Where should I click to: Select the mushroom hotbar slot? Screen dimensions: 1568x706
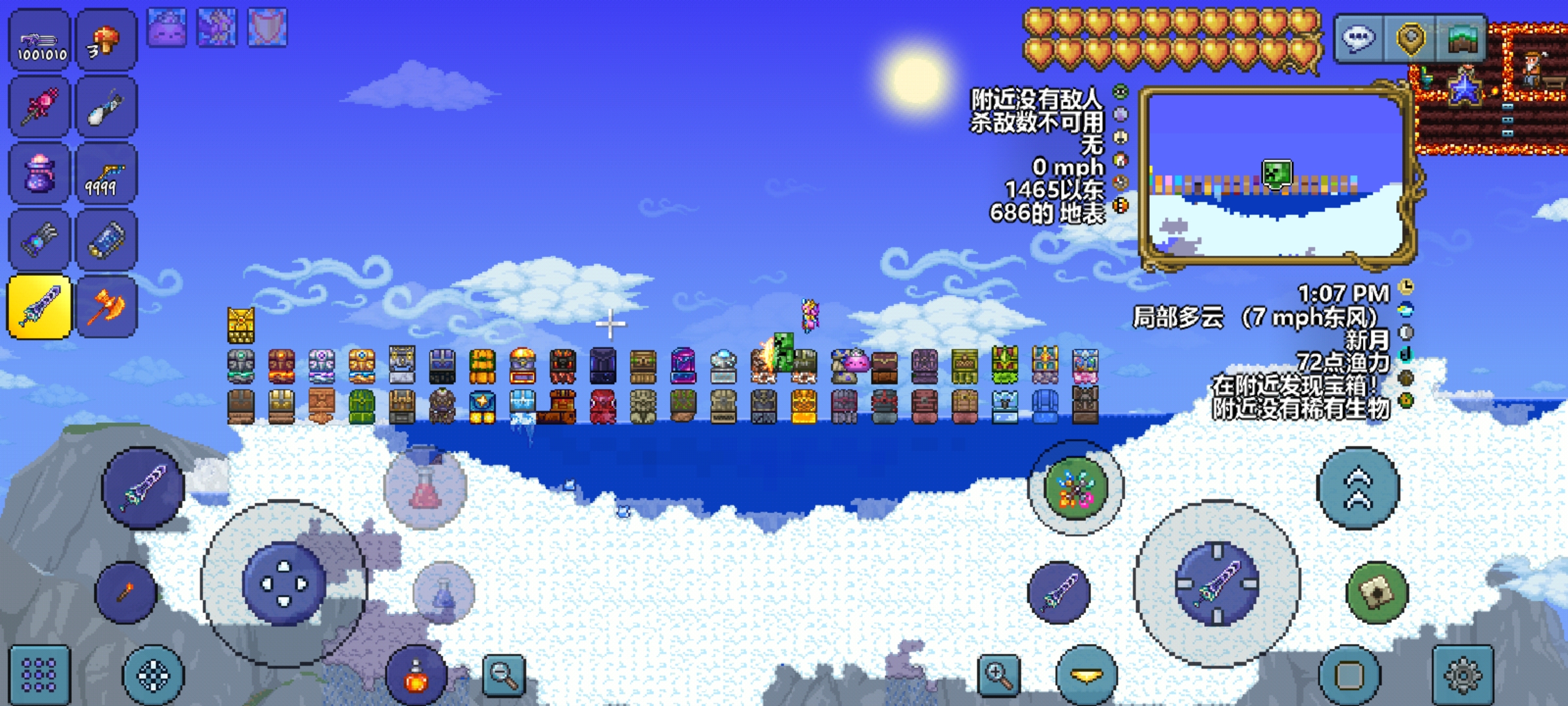106,41
